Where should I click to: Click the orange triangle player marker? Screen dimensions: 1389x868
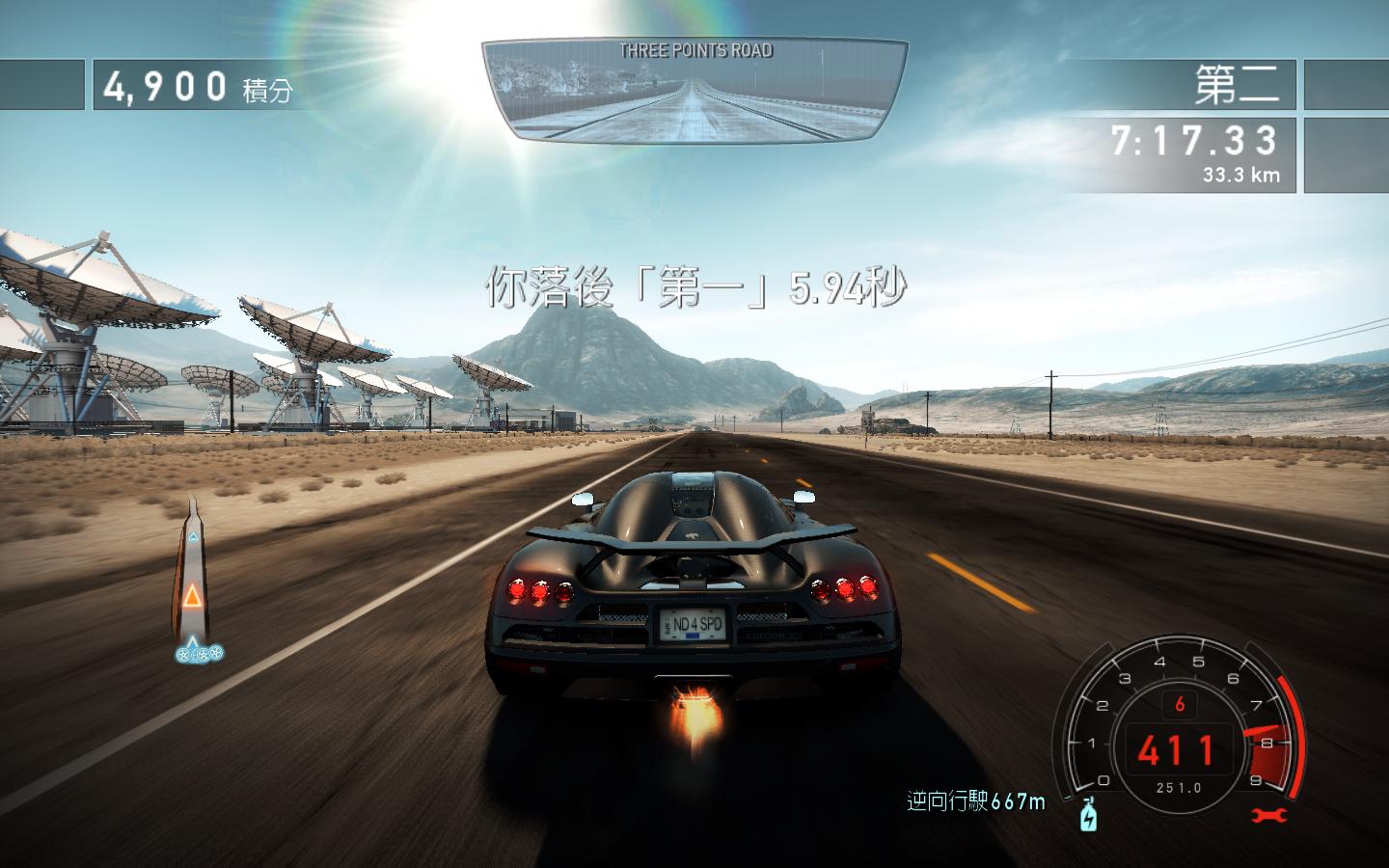tap(194, 597)
